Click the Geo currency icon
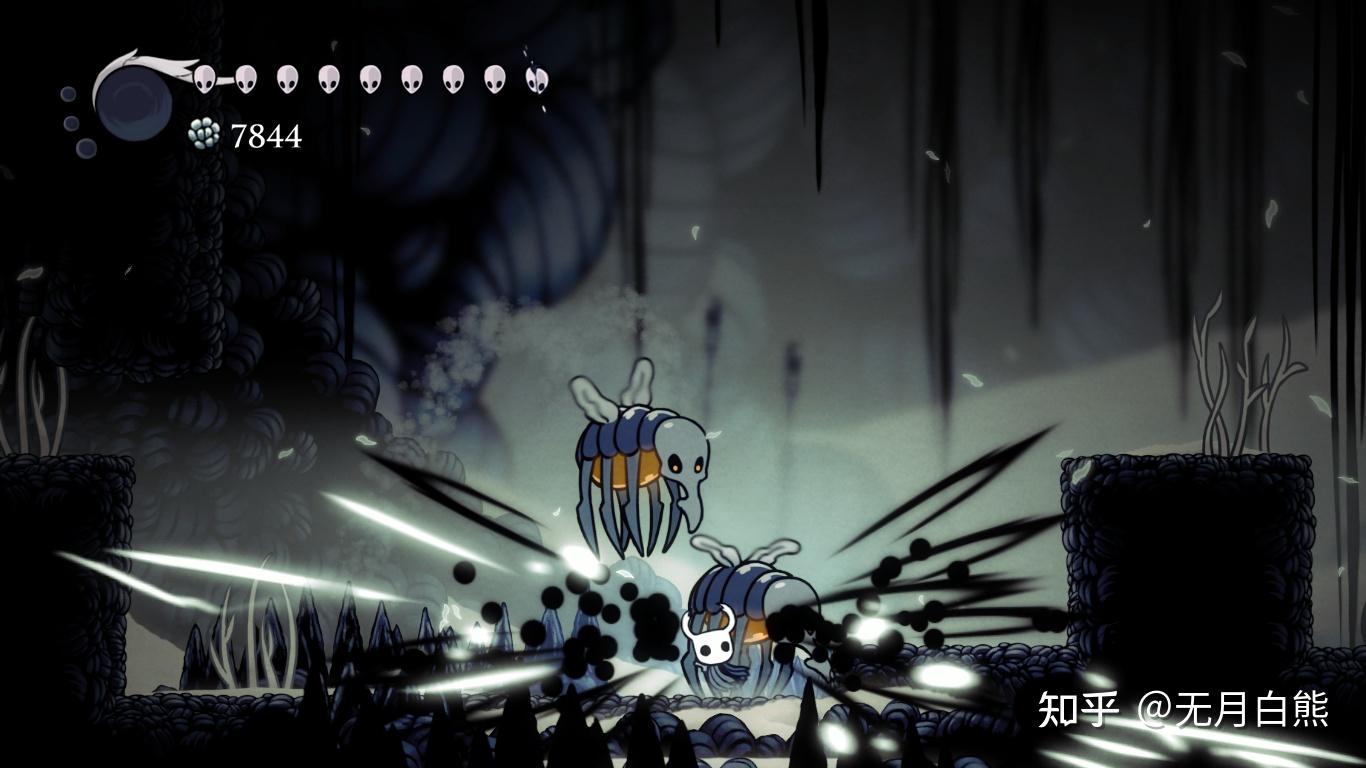 coord(202,132)
